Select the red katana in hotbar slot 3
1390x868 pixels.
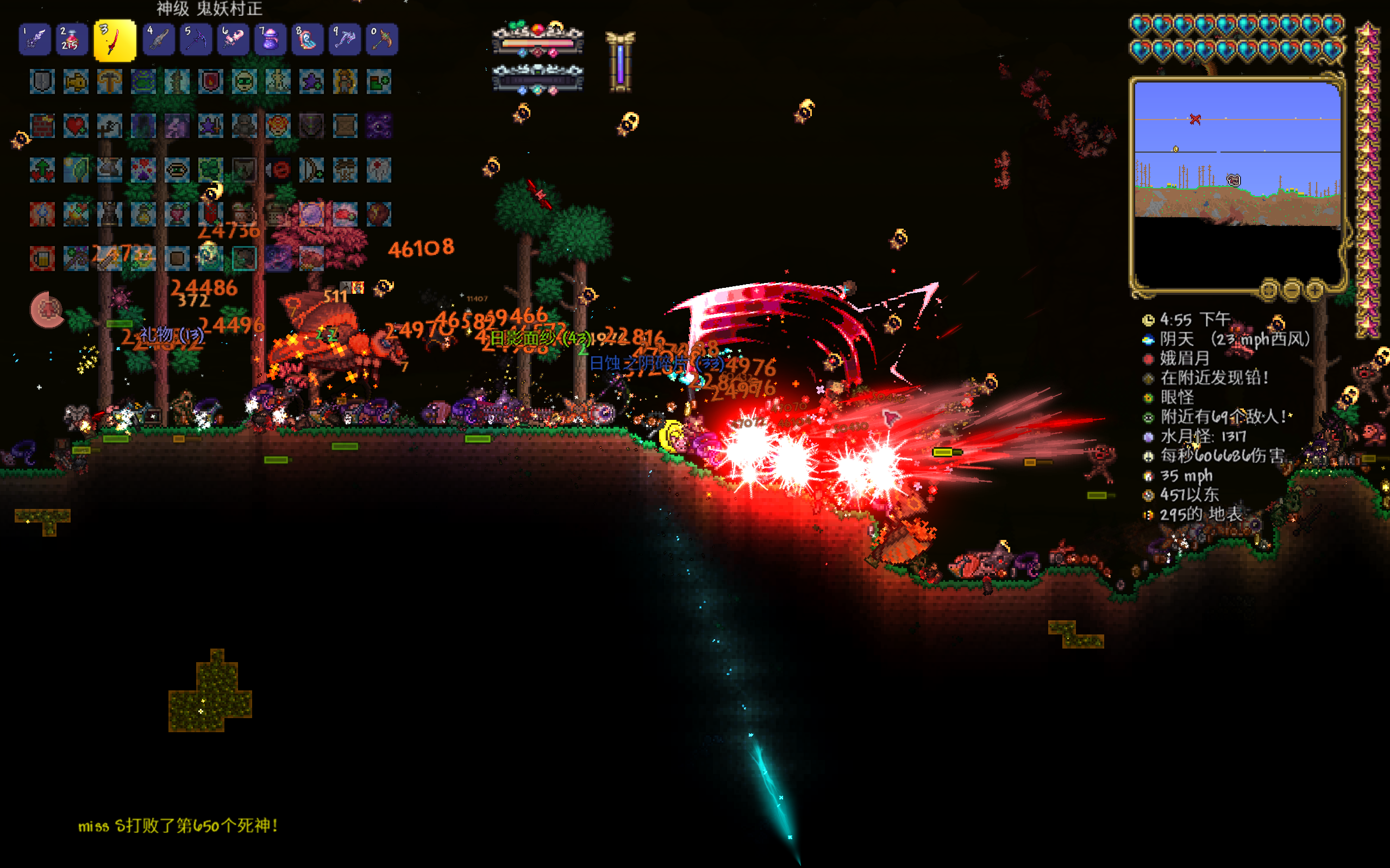tap(115, 40)
